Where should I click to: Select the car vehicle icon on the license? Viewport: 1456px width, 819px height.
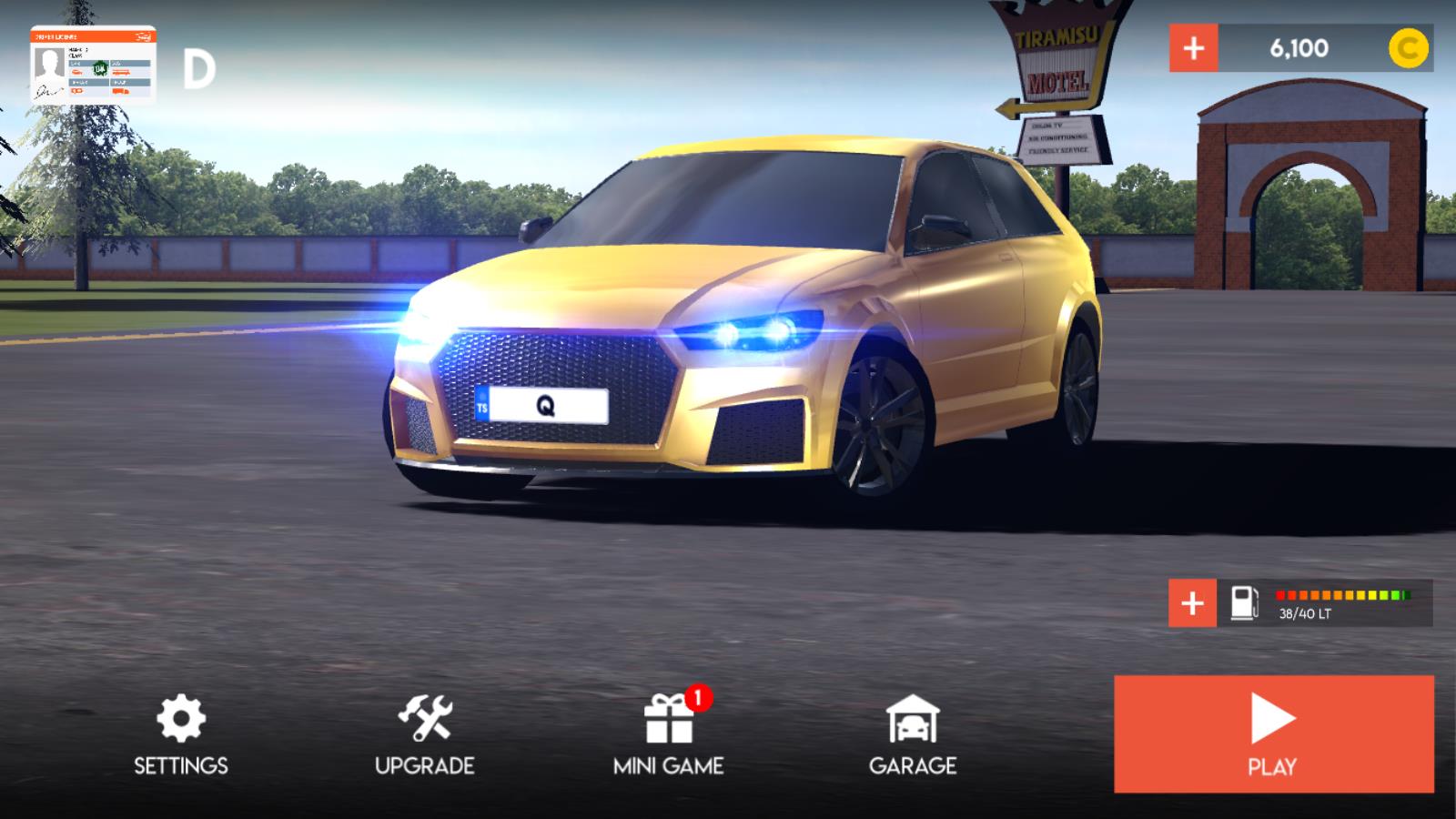coord(77,72)
